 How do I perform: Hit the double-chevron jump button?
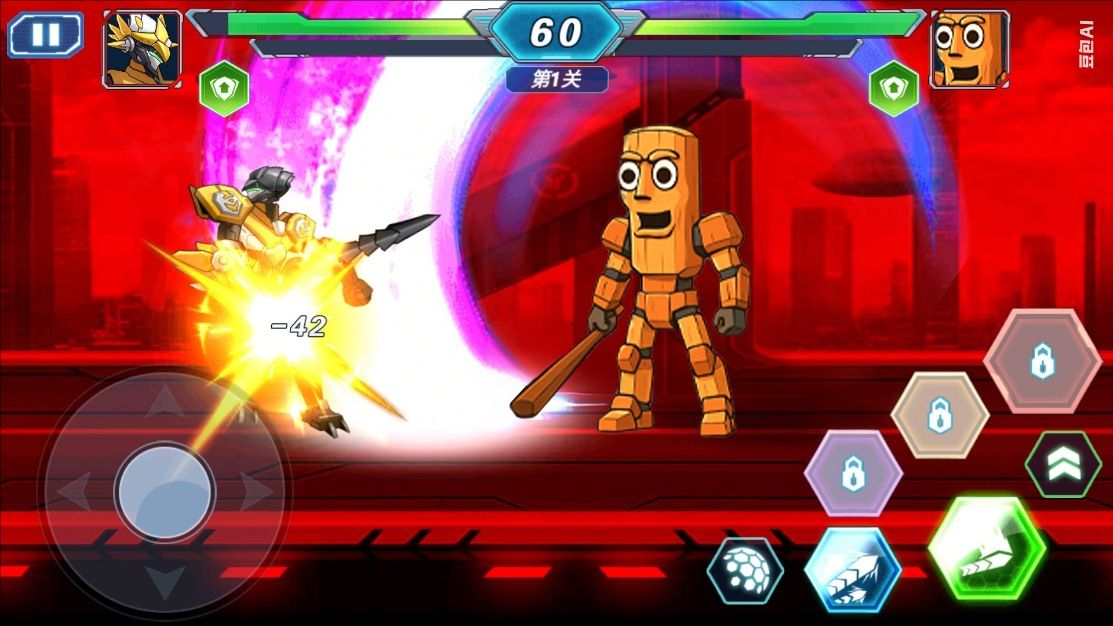[x=1063, y=463]
